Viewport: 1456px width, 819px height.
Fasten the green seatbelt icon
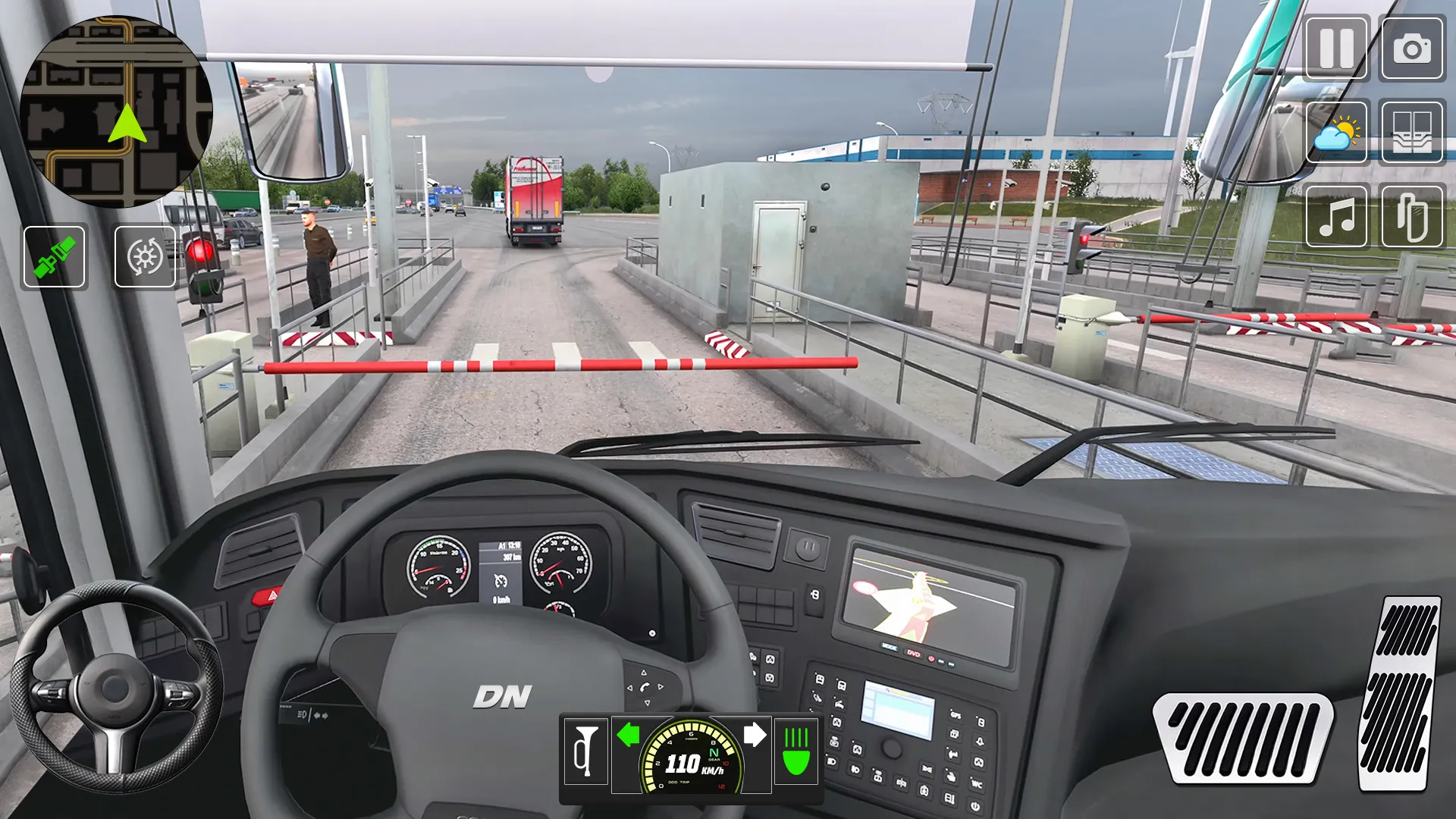coord(55,257)
